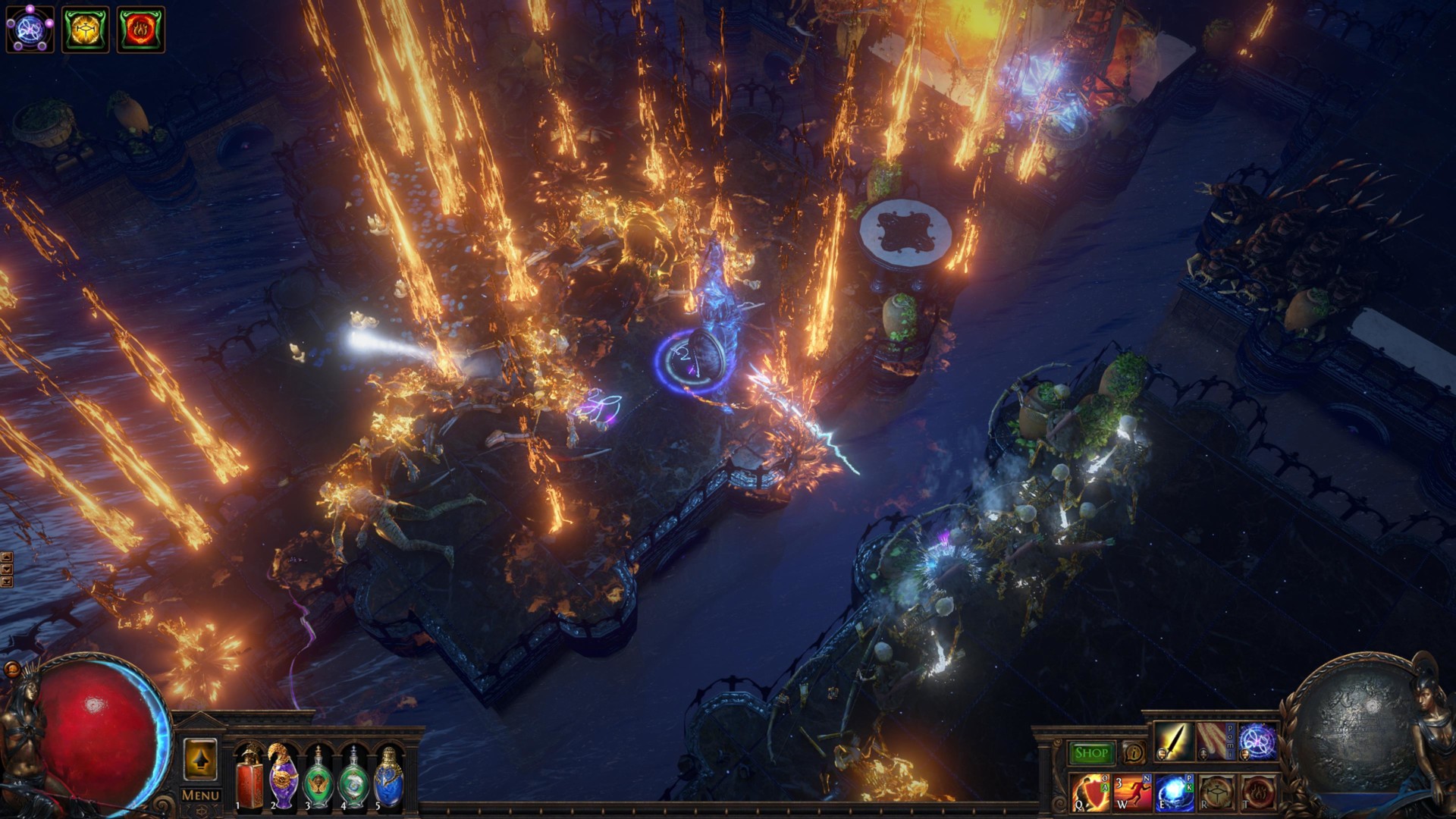The image size is (1456, 819).
Task: Open the Menu button
Action: (x=200, y=795)
